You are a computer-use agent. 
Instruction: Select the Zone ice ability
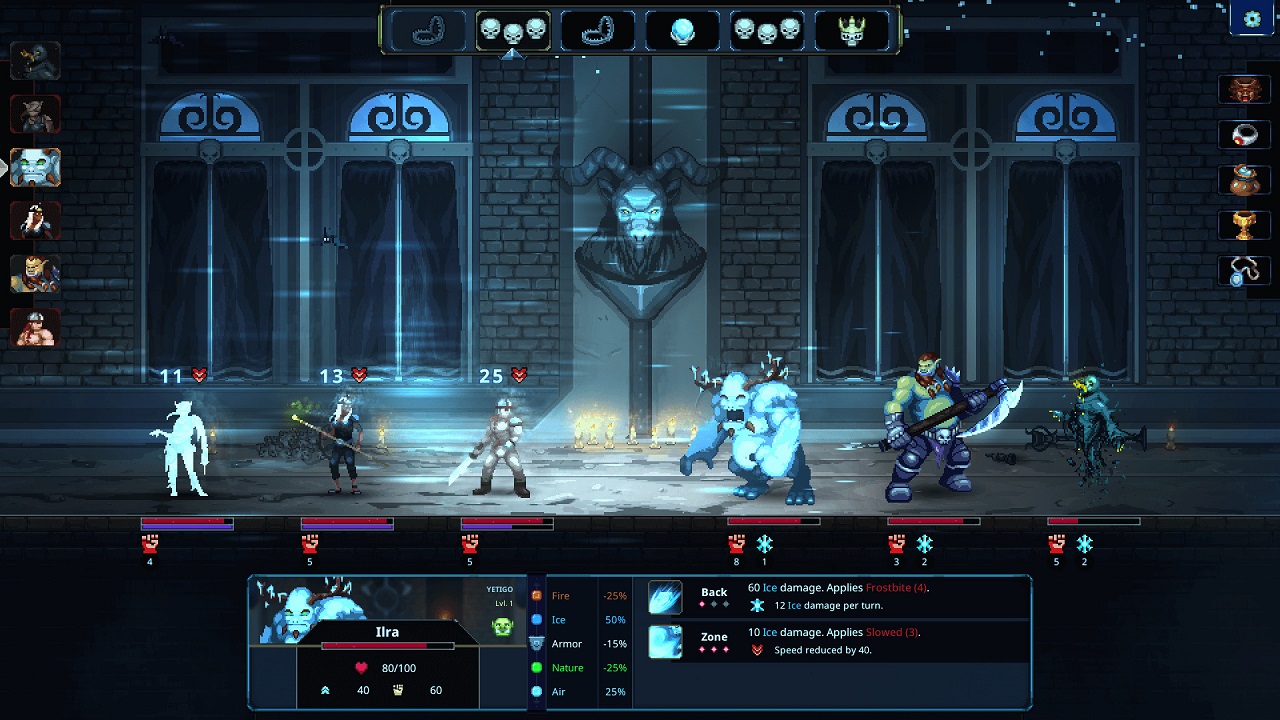tap(666, 641)
